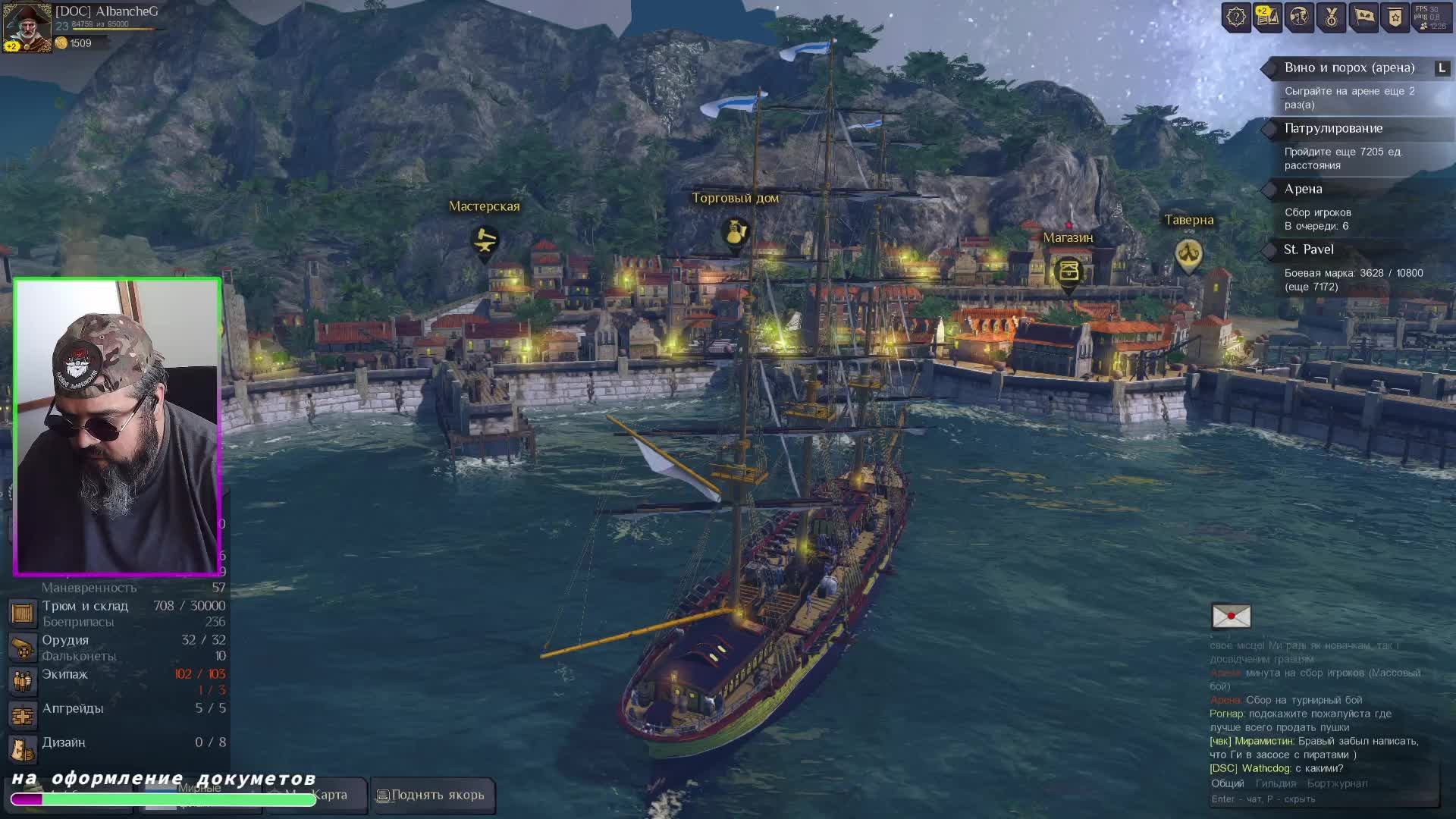This screenshot has height=819, width=1456.
Task: Open the Трюм и склад cargo icon
Action: 23,613
